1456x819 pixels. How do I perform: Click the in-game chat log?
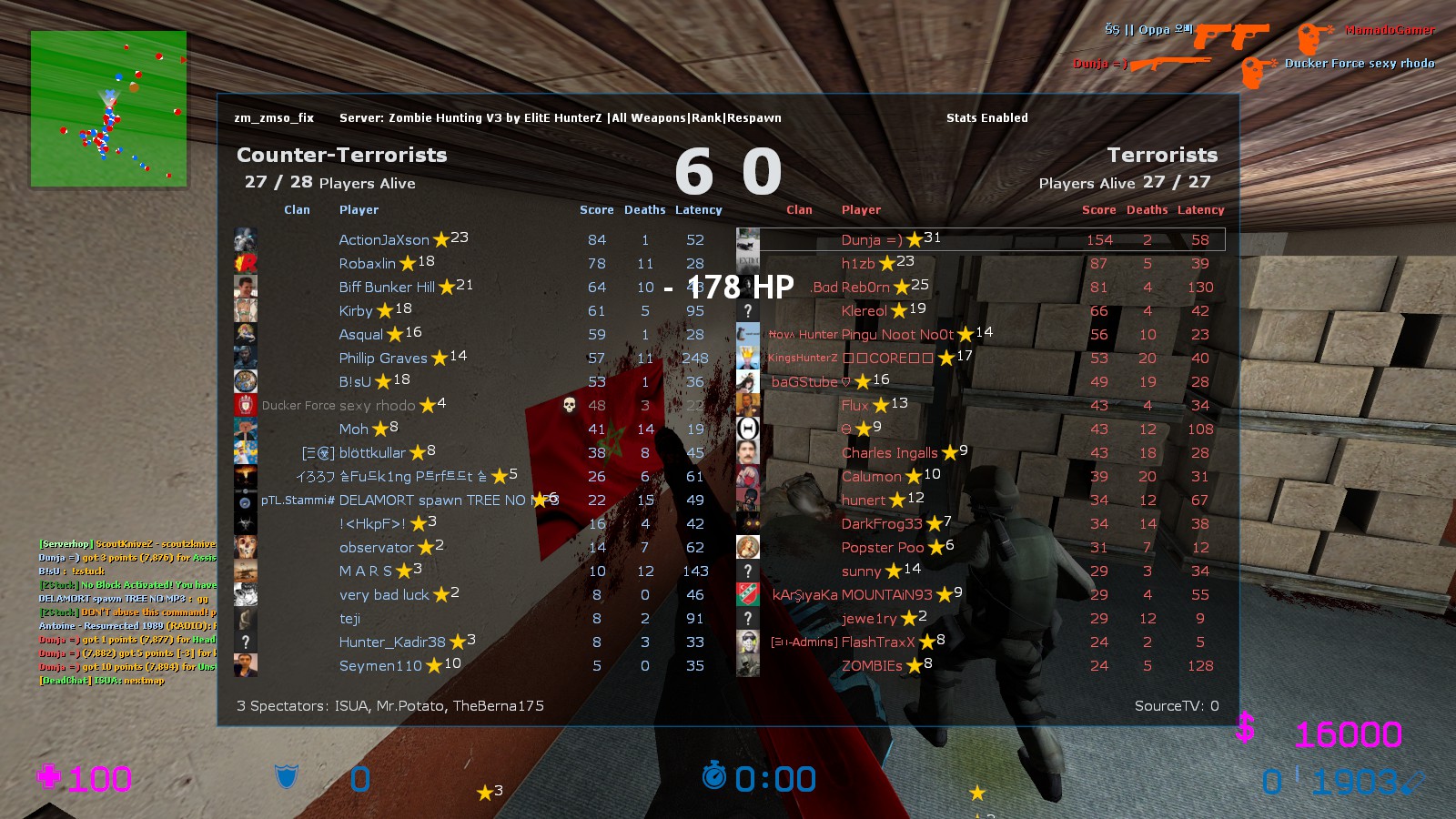point(127,612)
